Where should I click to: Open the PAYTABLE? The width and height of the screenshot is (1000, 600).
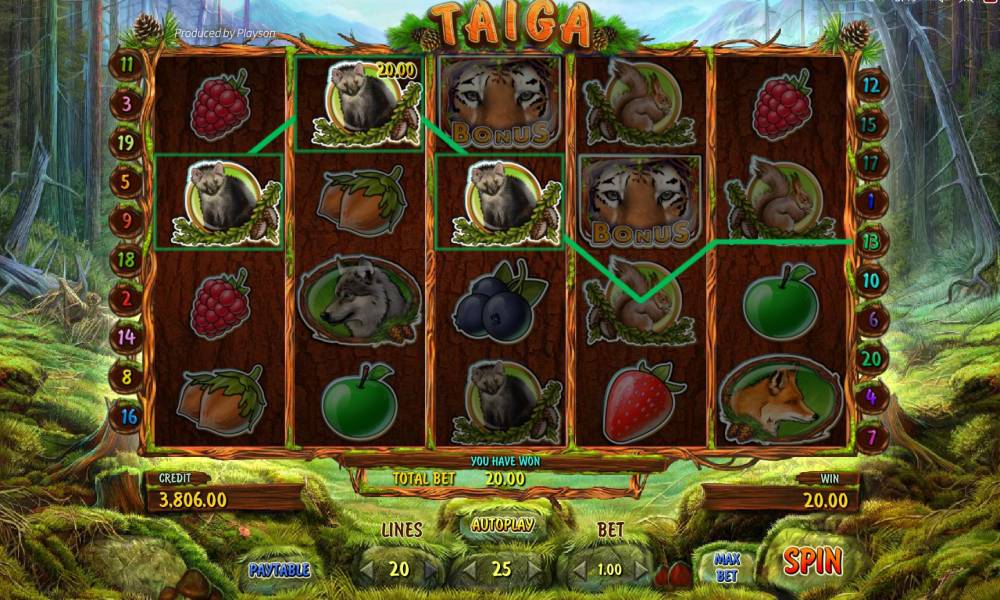click(280, 570)
